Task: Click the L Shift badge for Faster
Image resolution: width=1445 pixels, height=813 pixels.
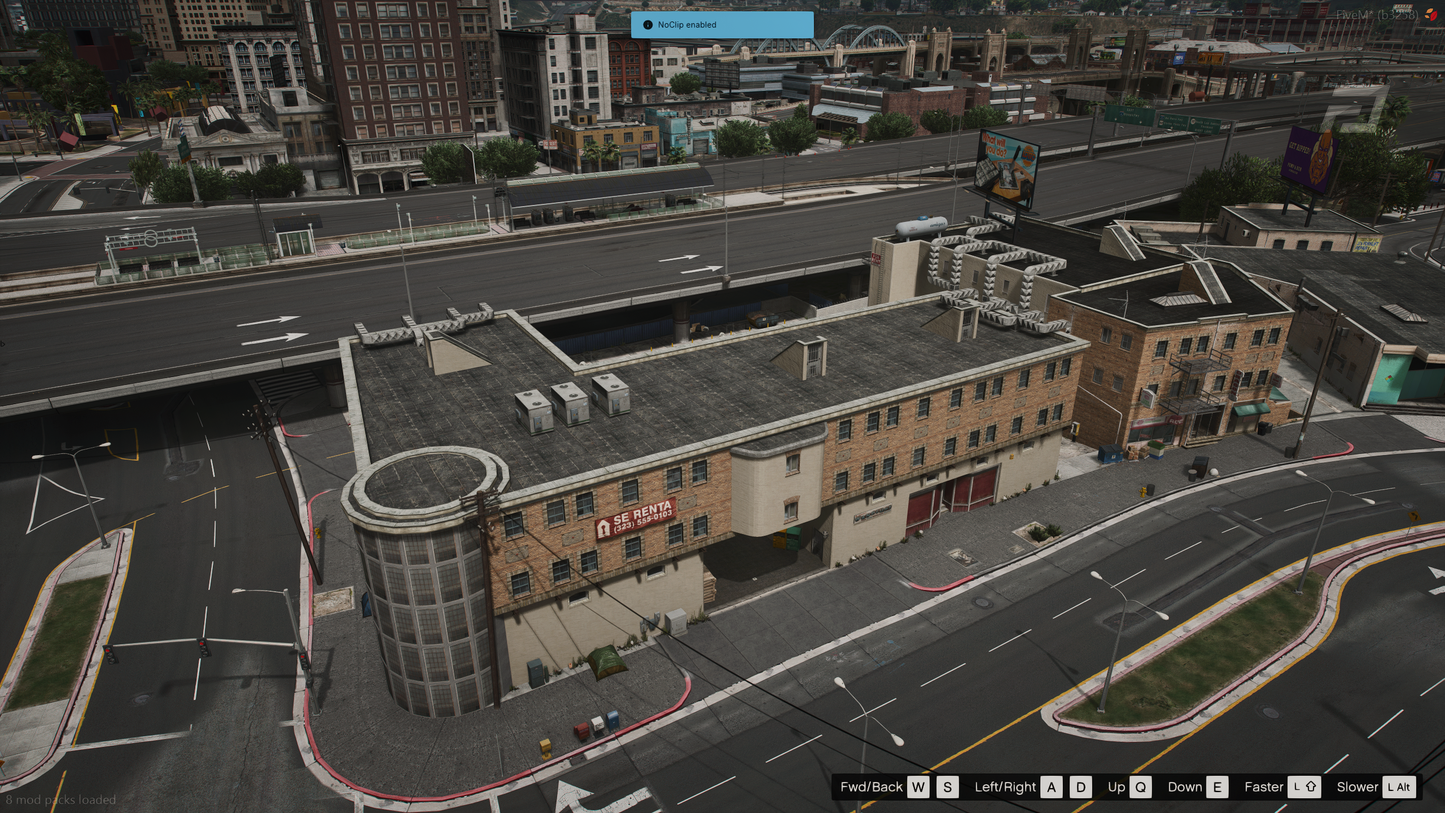Action: point(1302,787)
